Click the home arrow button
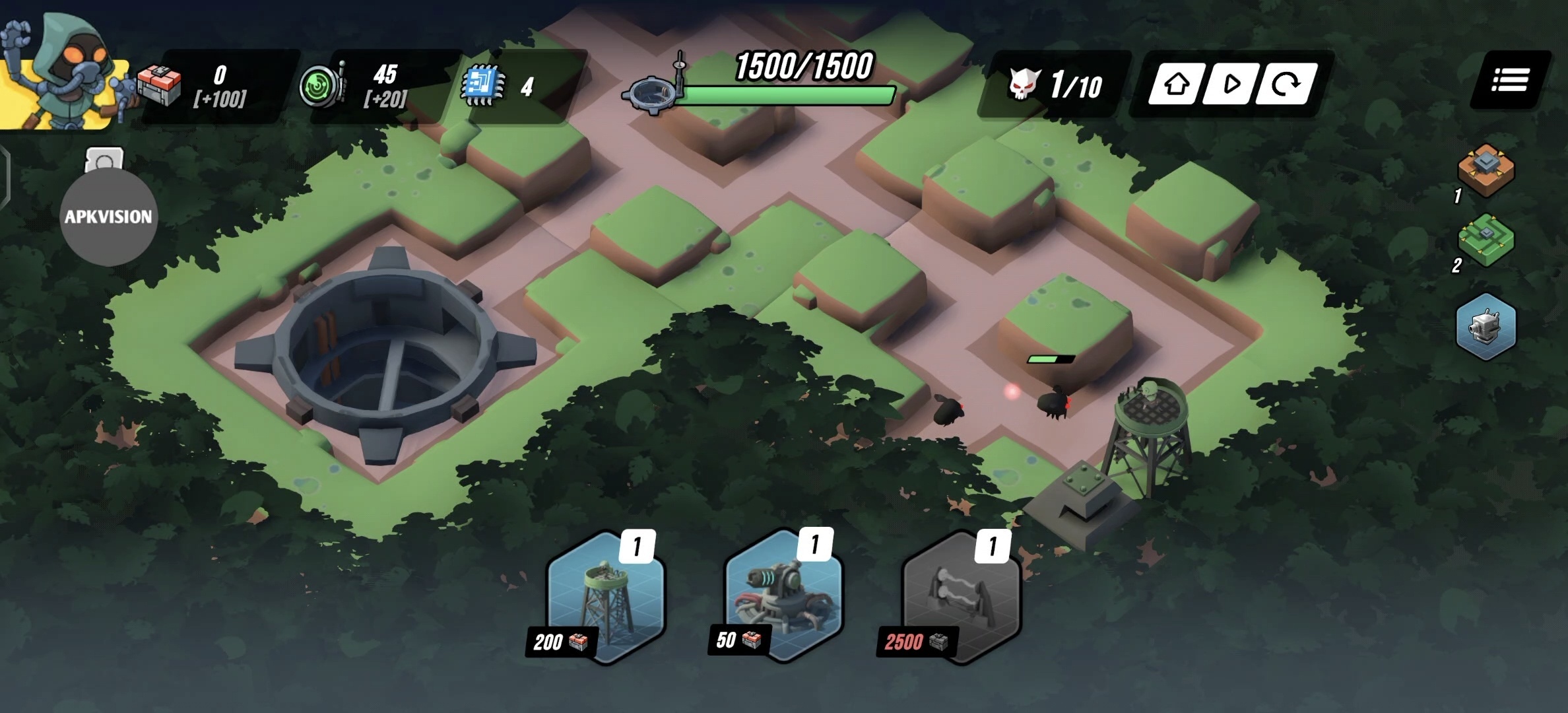 (1177, 84)
